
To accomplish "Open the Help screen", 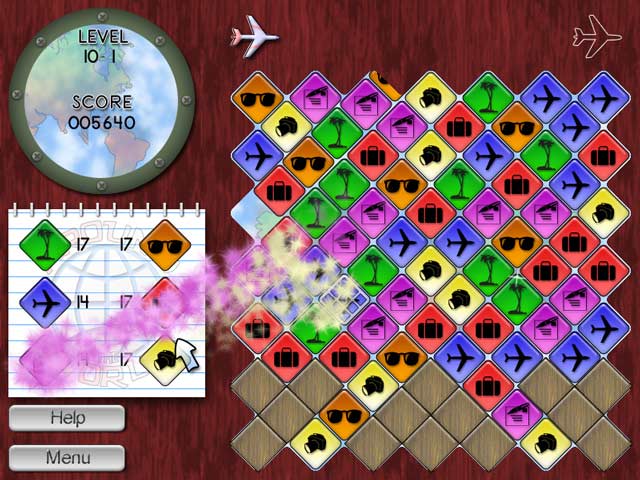I will [67, 418].
